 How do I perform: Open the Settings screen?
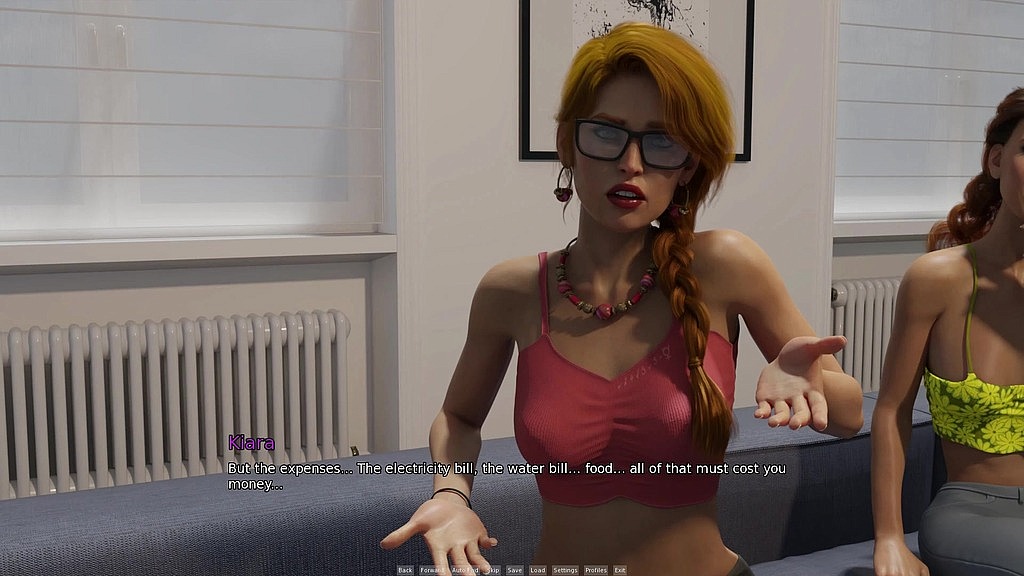click(565, 570)
